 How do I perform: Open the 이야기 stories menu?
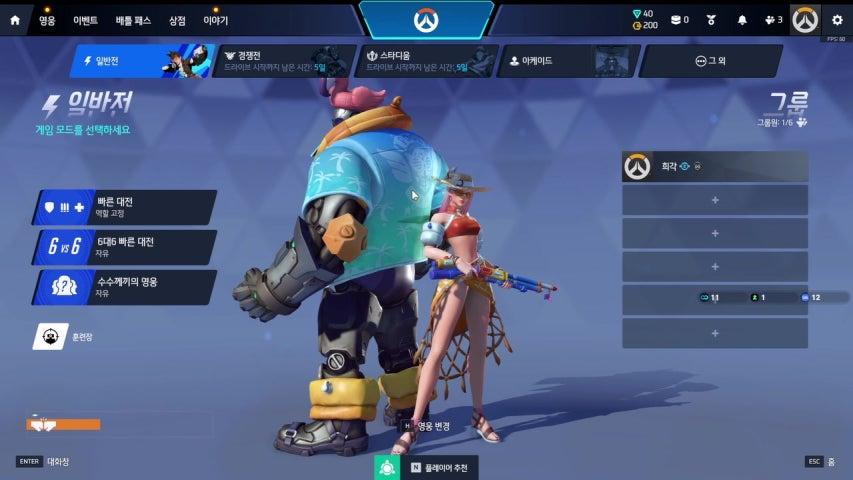[x=216, y=20]
